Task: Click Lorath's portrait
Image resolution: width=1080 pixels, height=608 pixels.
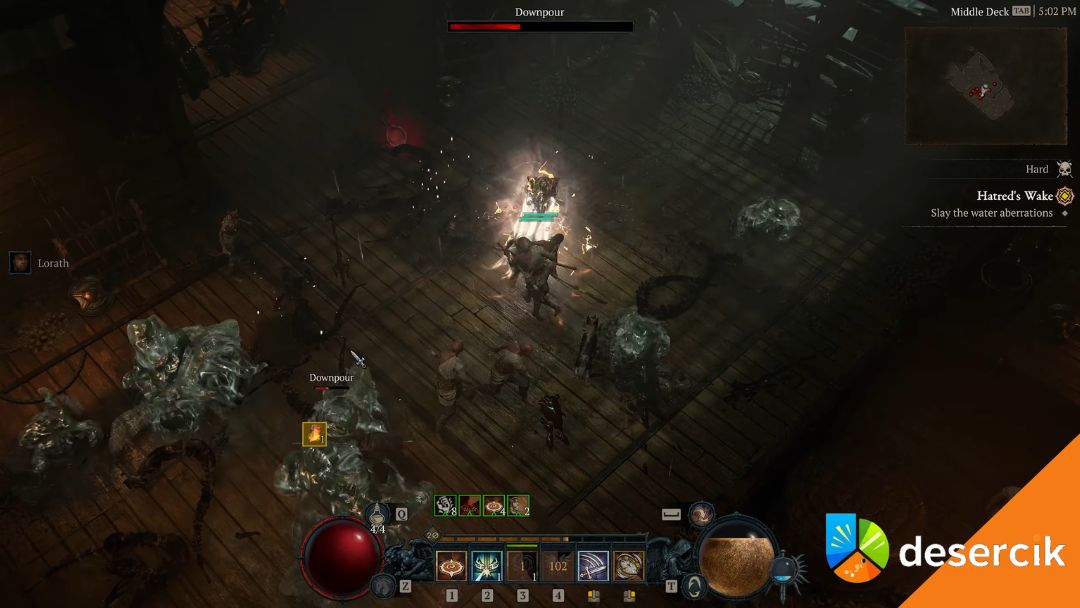Action: (20, 263)
